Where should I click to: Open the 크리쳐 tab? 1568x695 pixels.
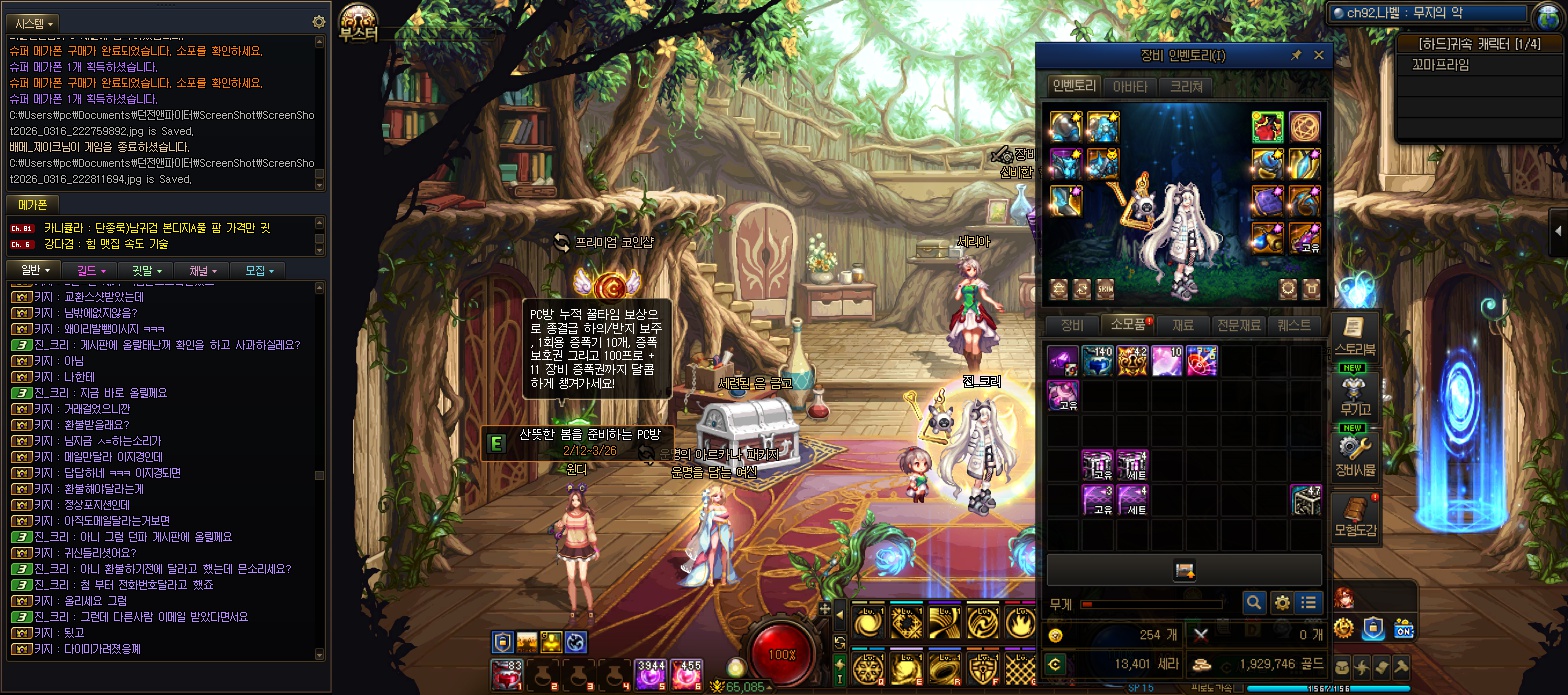[x=1185, y=86]
